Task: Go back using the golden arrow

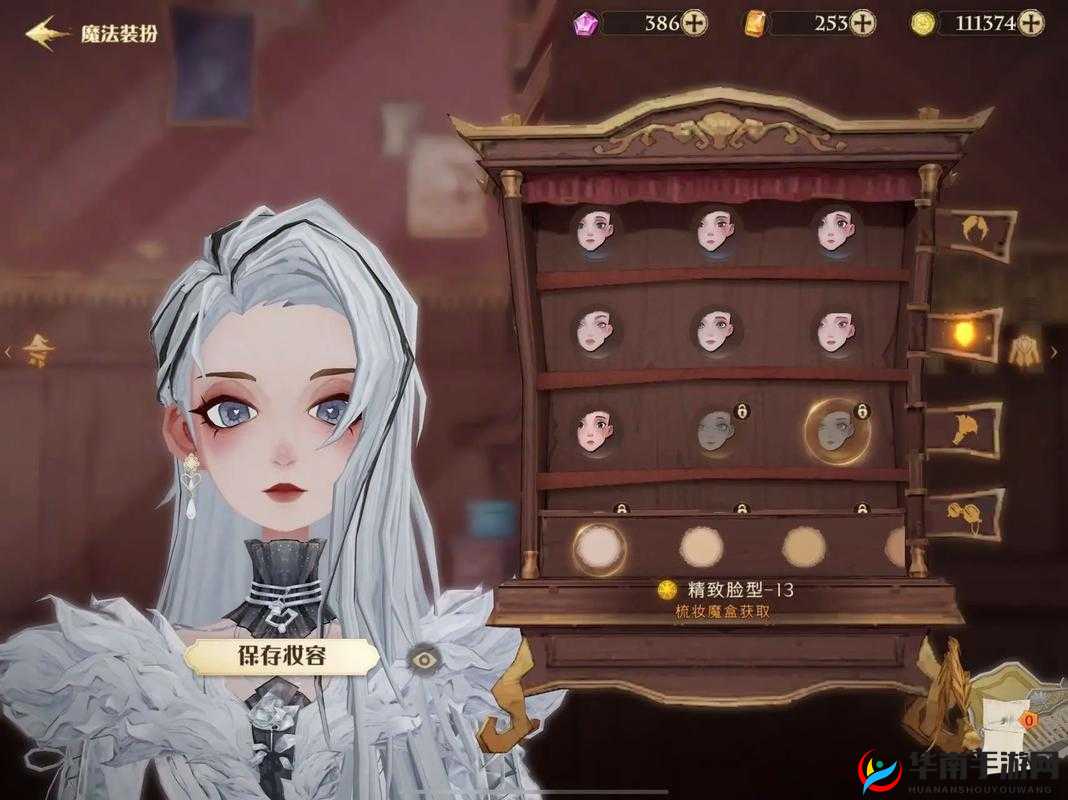Action: pyautogui.click(x=46, y=34)
